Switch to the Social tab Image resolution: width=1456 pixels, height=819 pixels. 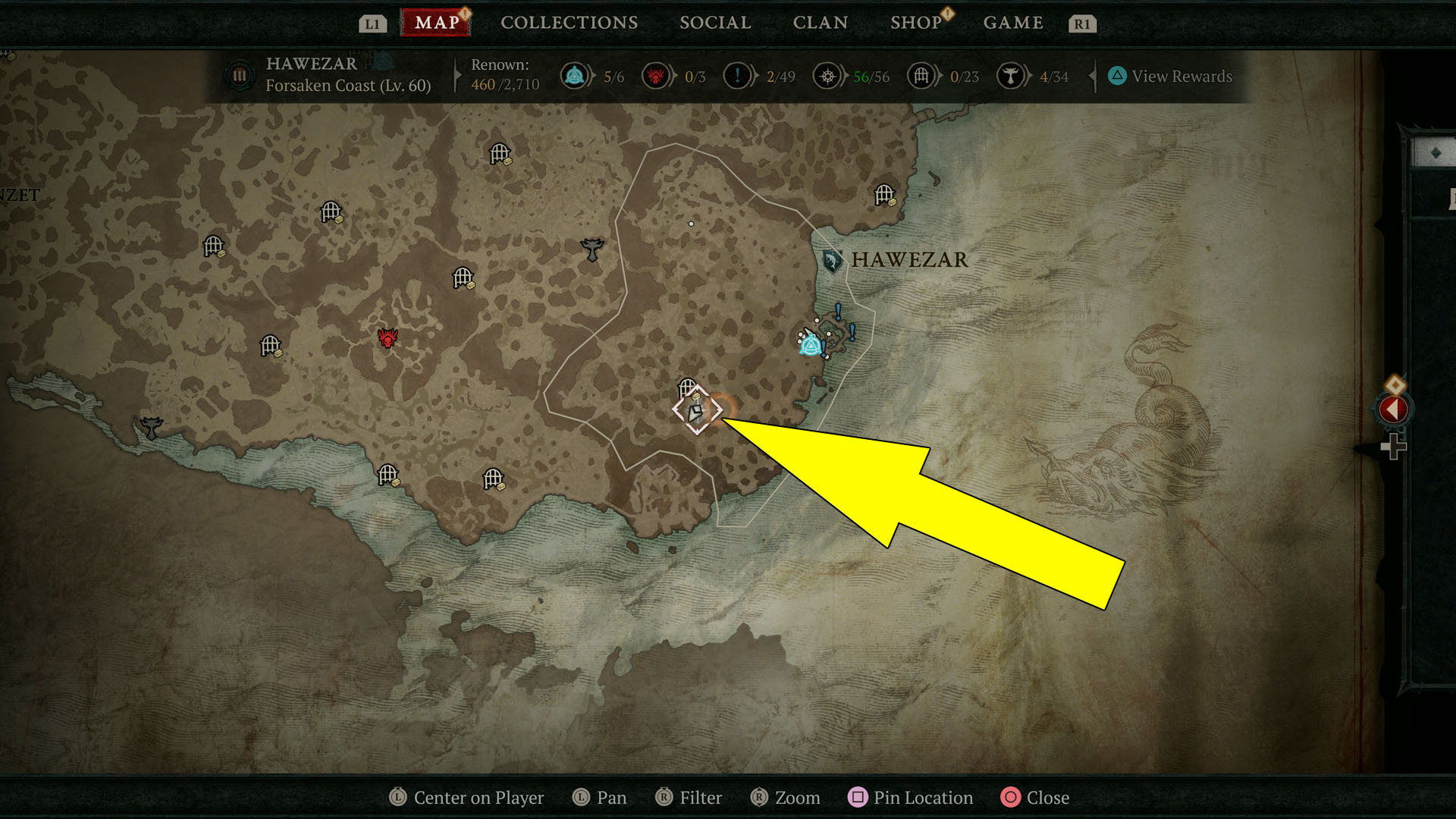point(715,23)
